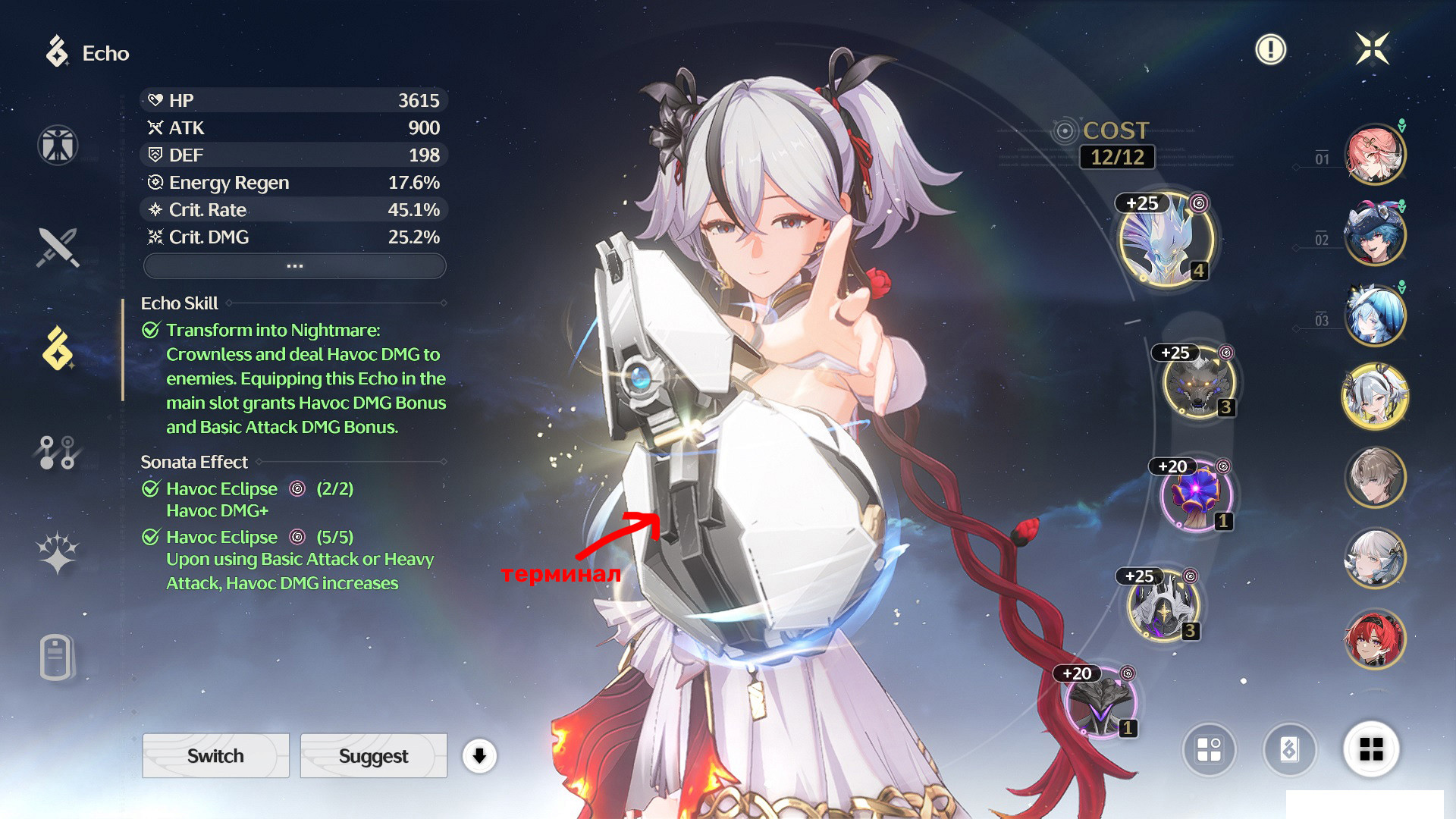Expand the stats list with the ellipsis bar
This screenshot has width=1456, height=819.
(294, 266)
